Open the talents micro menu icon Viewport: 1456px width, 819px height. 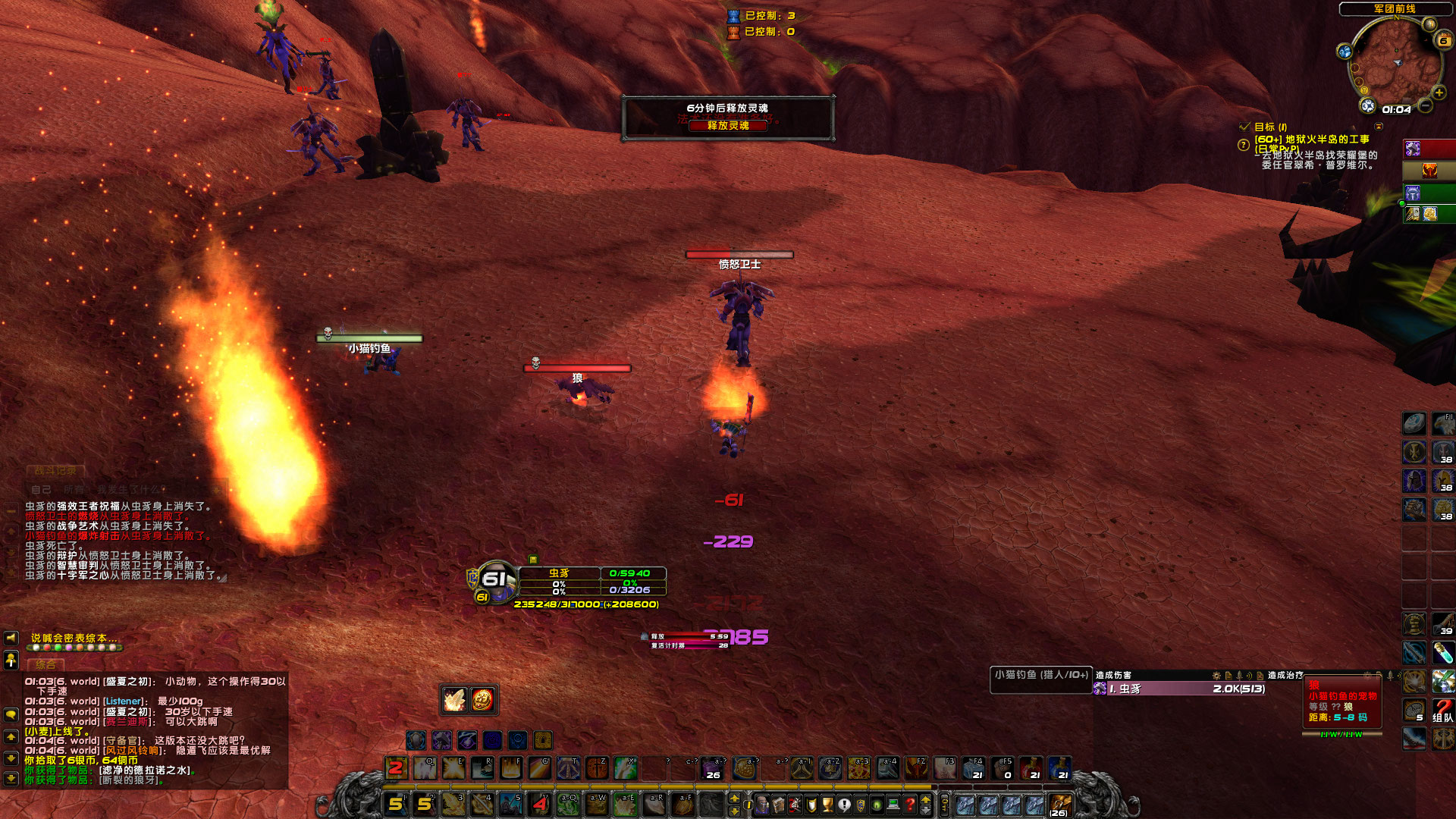click(x=795, y=805)
